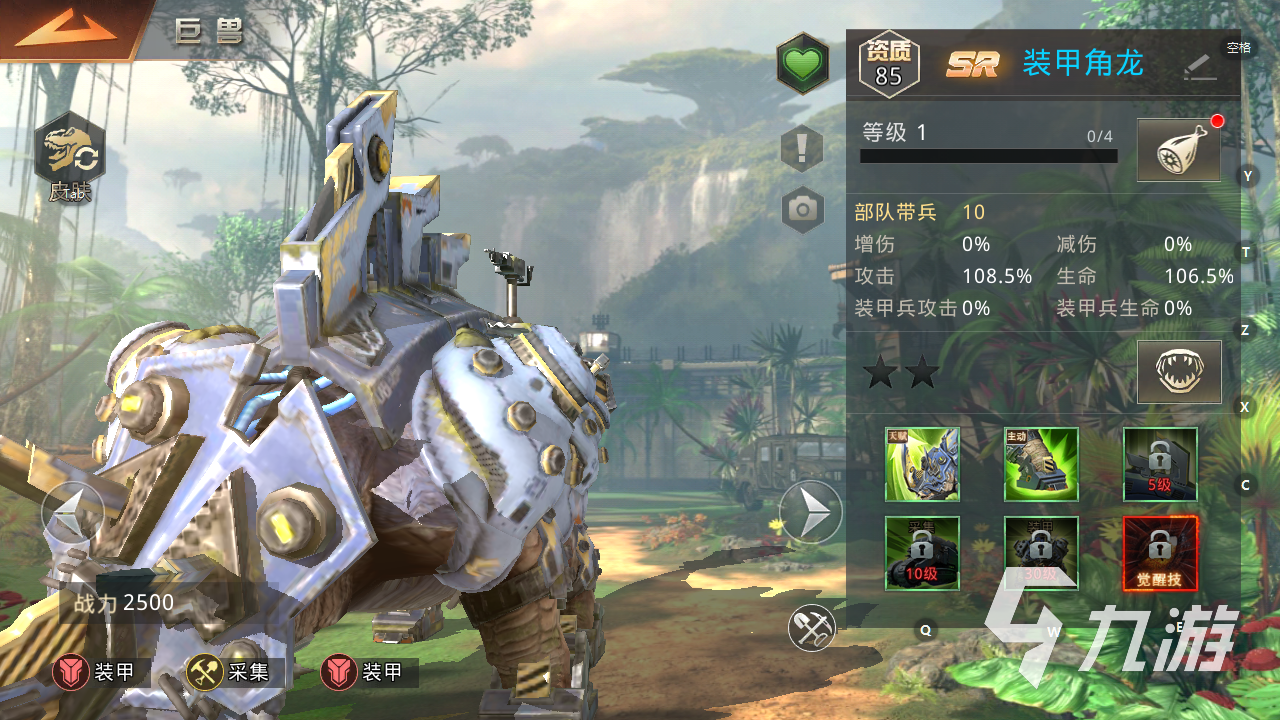Select the 主动 active skill icon
Screen dimensions: 1280x720
[x=1041, y=464]
